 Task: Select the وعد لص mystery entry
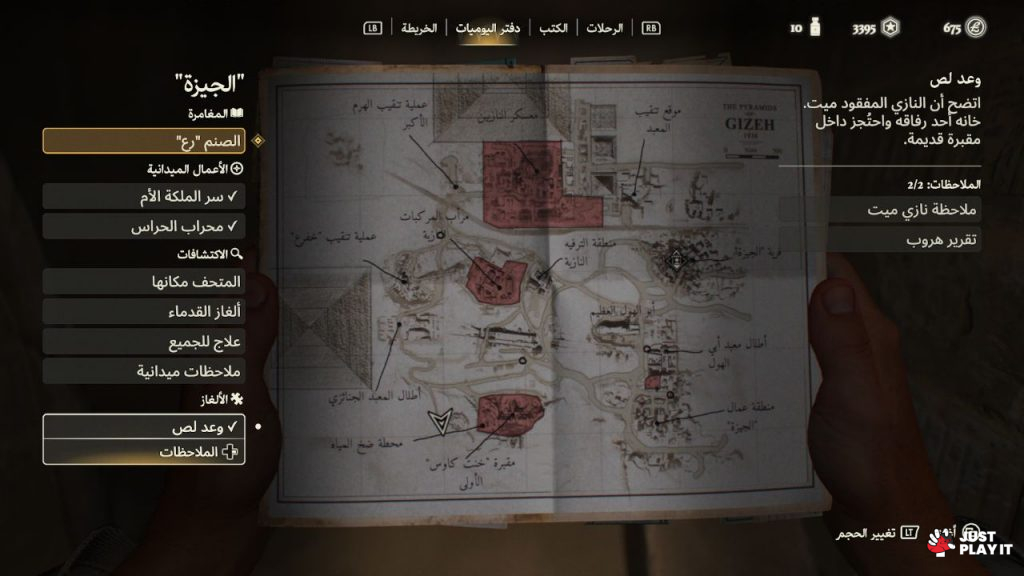tap(144, 427)
